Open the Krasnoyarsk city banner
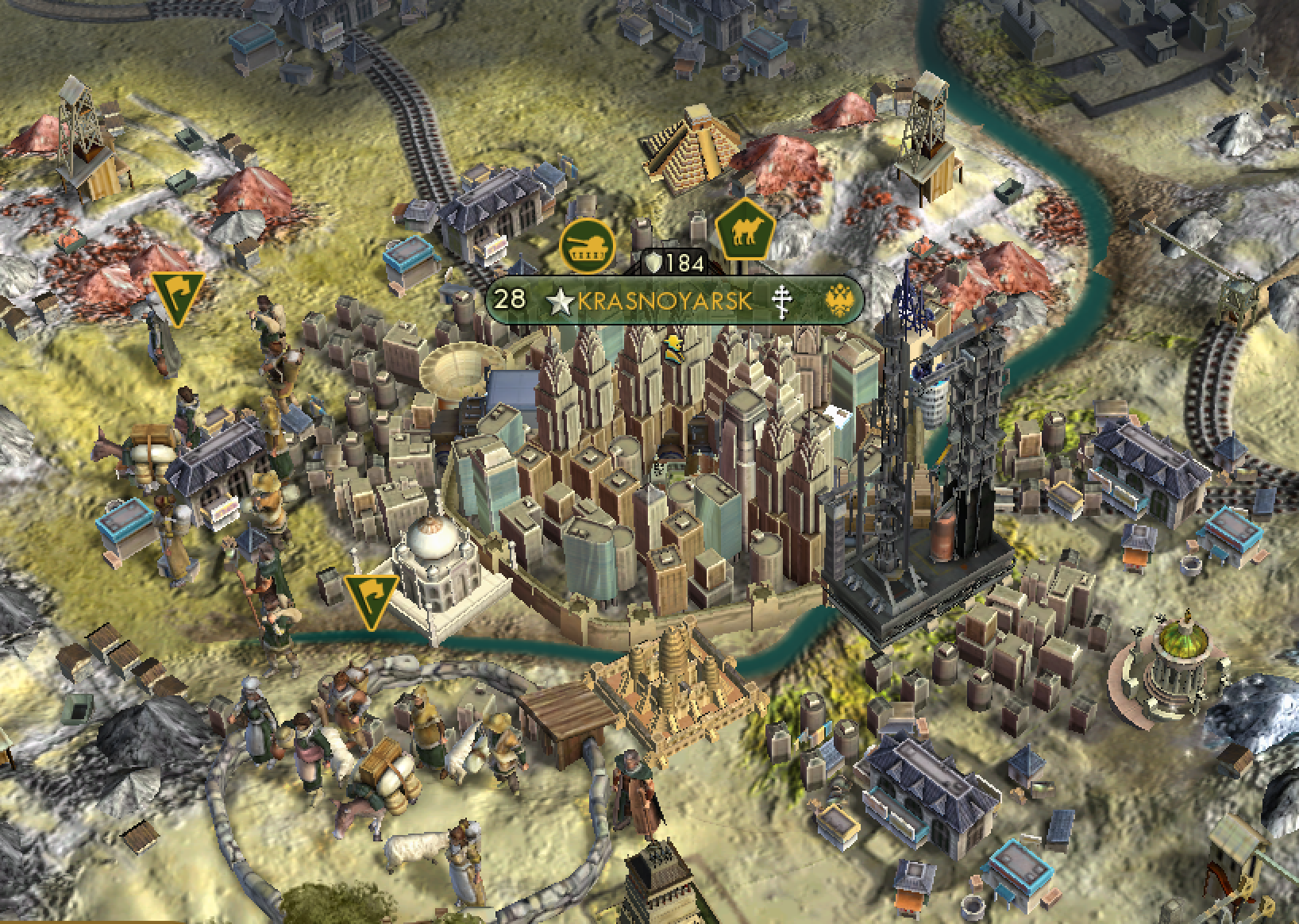This screenshot has height=924, width=1299. click(664, 301)
